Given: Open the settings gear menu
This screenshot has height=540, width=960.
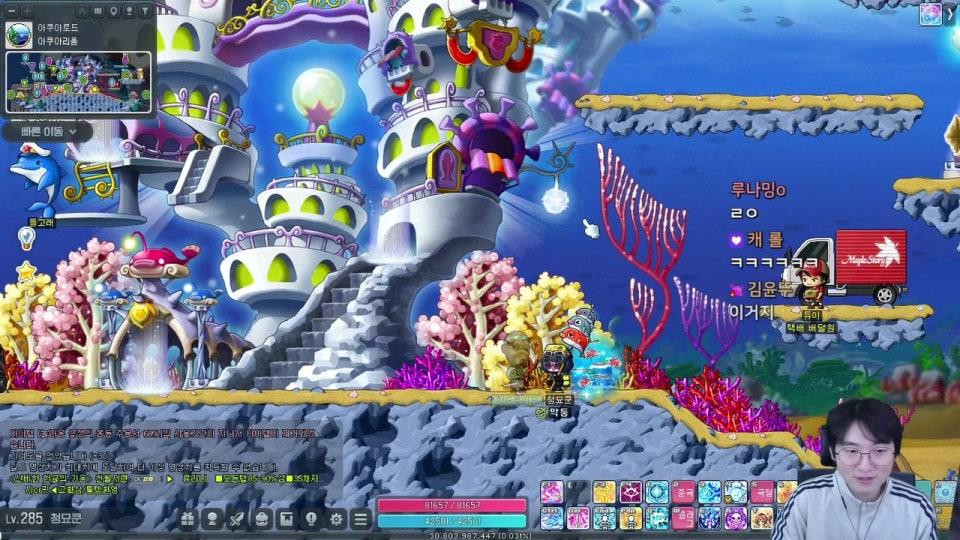Looking at the screenshot, I should 336,519.
